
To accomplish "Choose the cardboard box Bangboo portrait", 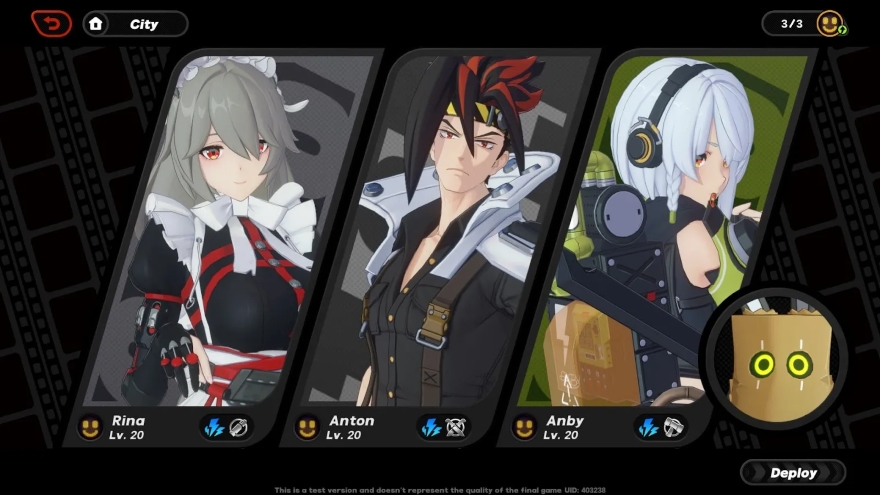I will 776,357.
